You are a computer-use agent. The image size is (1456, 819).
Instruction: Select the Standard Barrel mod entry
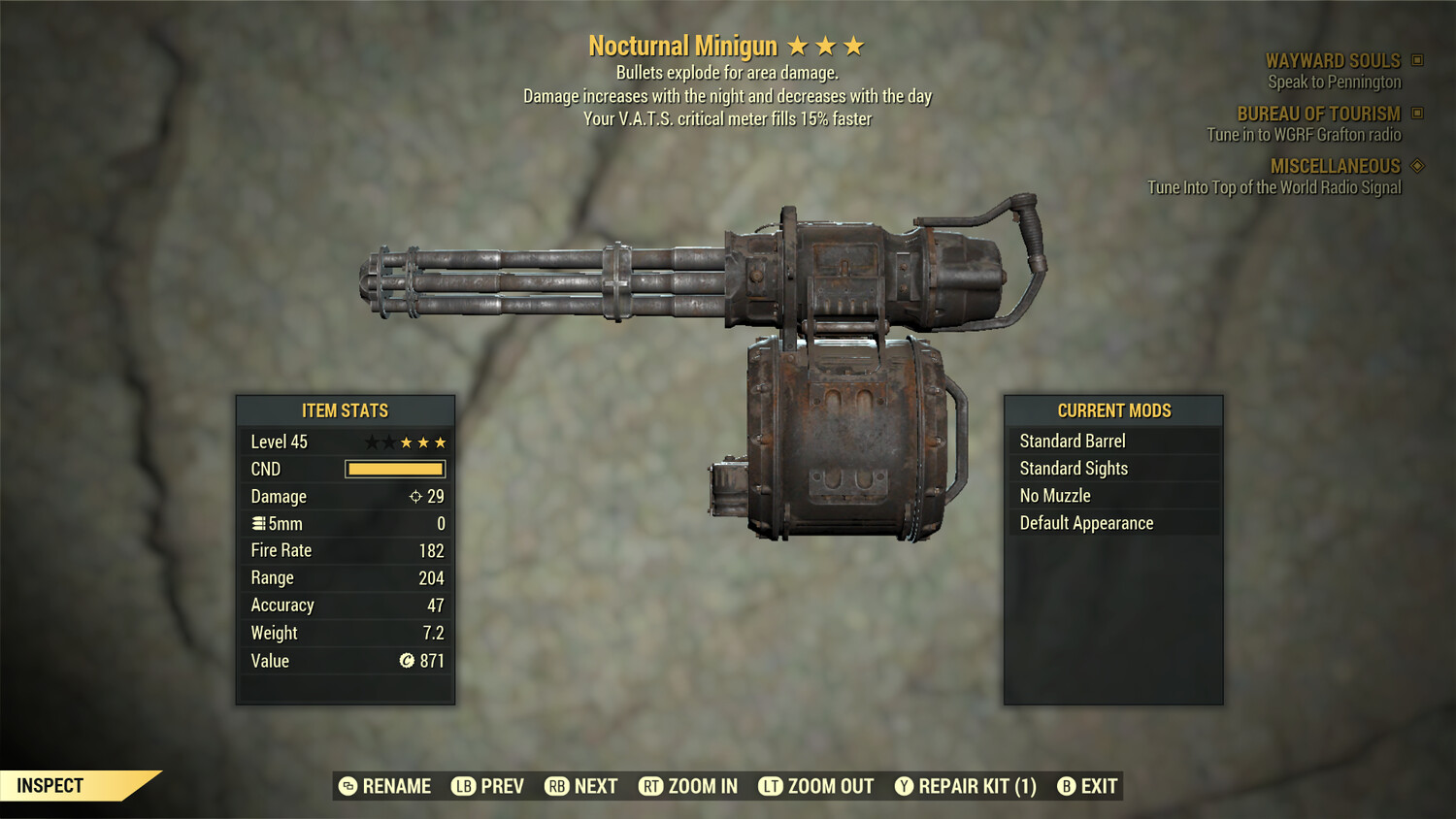[x=1073, y=441]
